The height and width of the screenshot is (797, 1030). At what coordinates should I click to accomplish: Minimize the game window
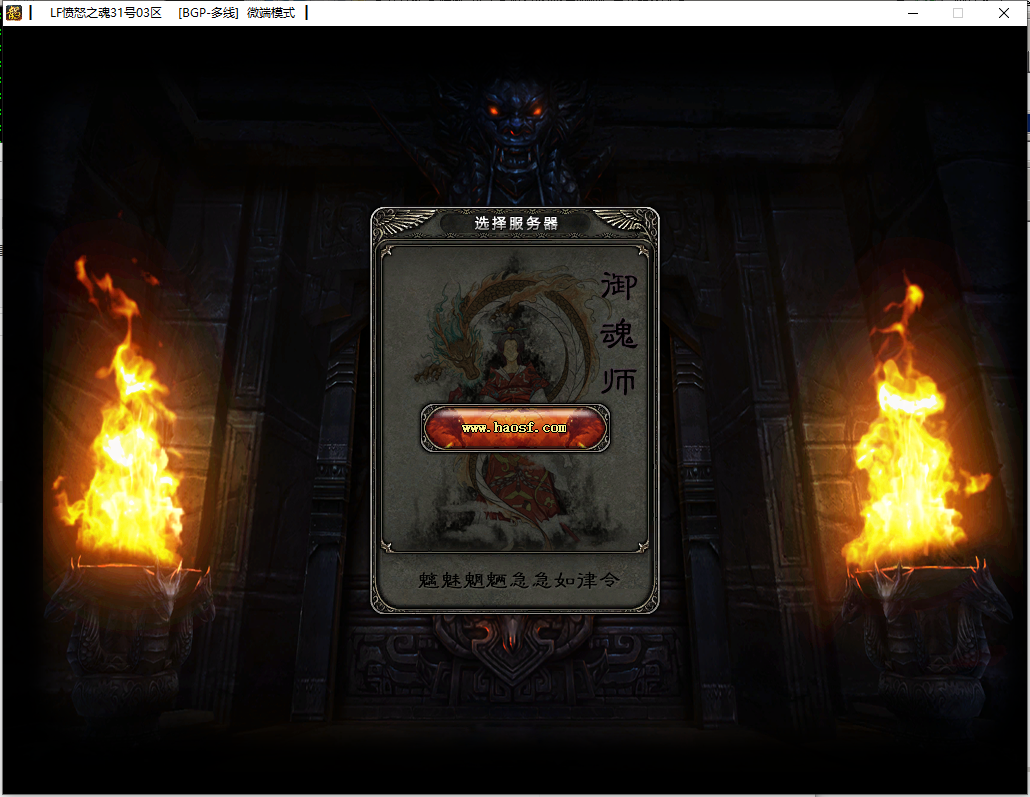(x=912, y=13)
